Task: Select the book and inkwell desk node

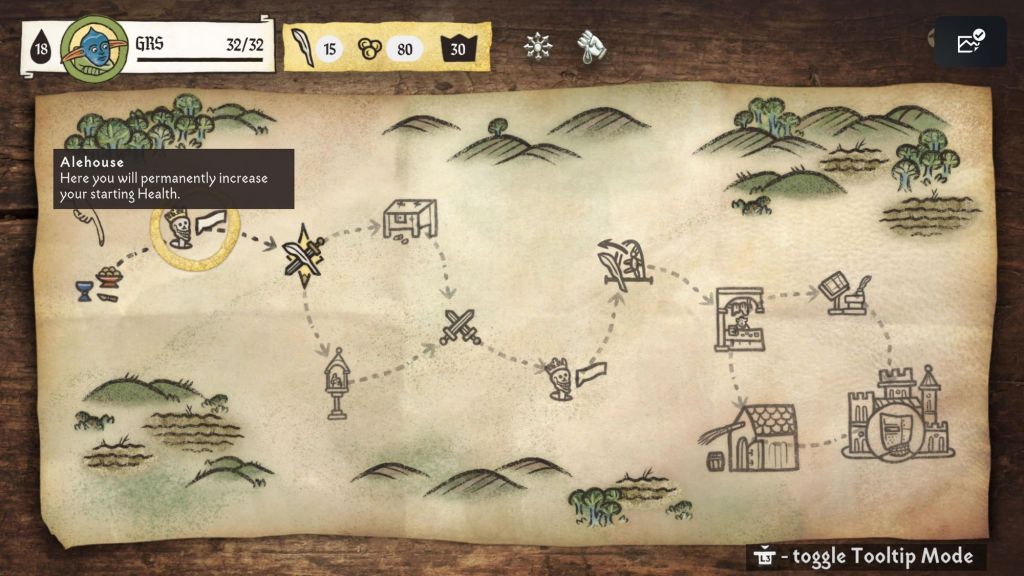Action: (845, 293)
